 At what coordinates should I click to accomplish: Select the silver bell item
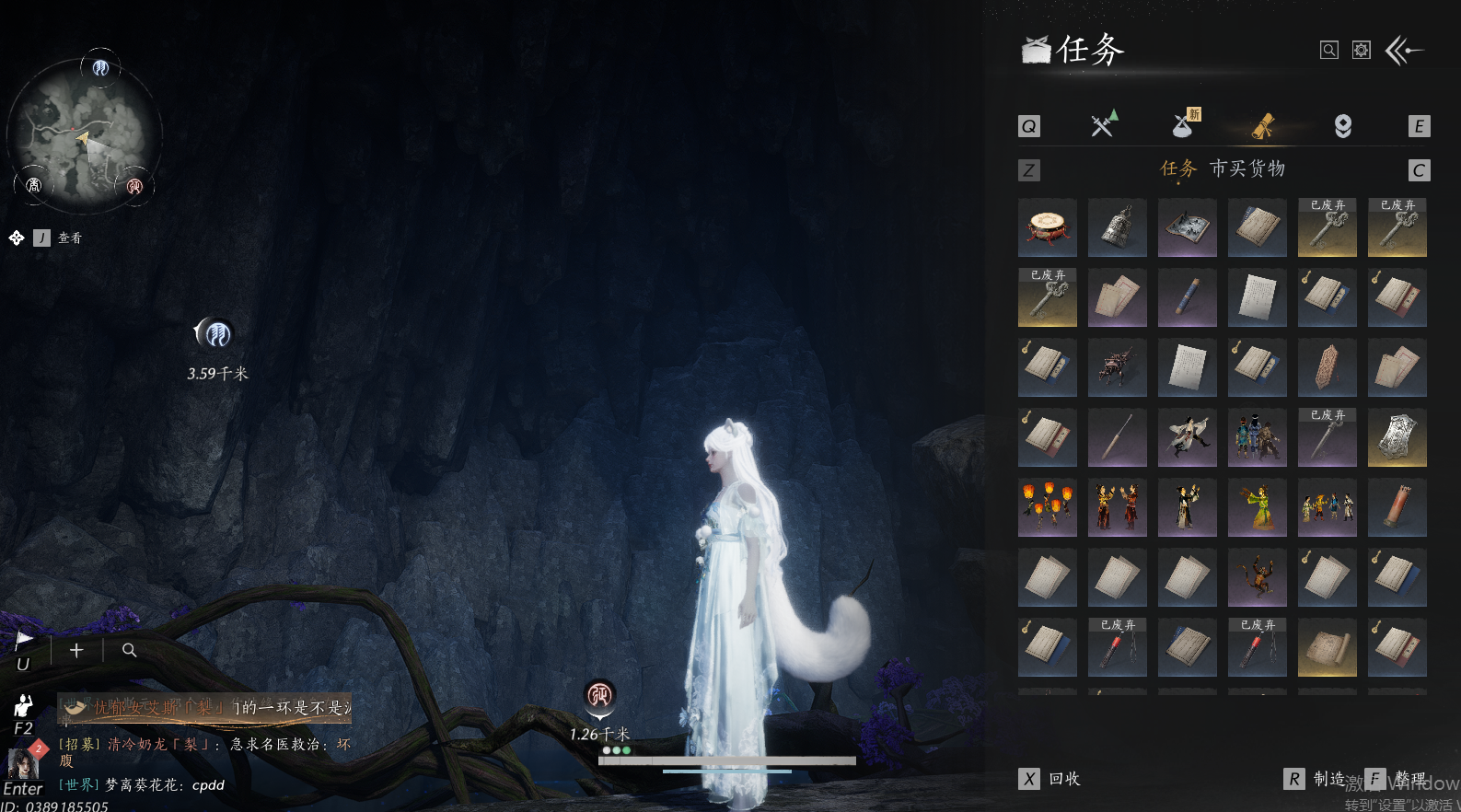click(1118, 227)
